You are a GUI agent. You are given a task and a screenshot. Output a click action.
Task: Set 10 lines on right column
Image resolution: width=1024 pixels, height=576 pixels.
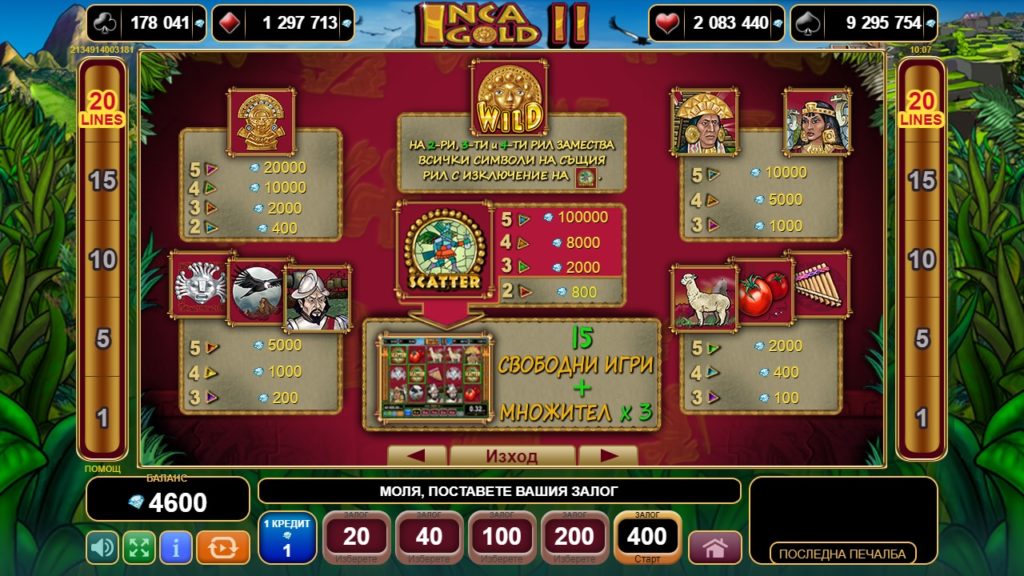coord(921,260)
